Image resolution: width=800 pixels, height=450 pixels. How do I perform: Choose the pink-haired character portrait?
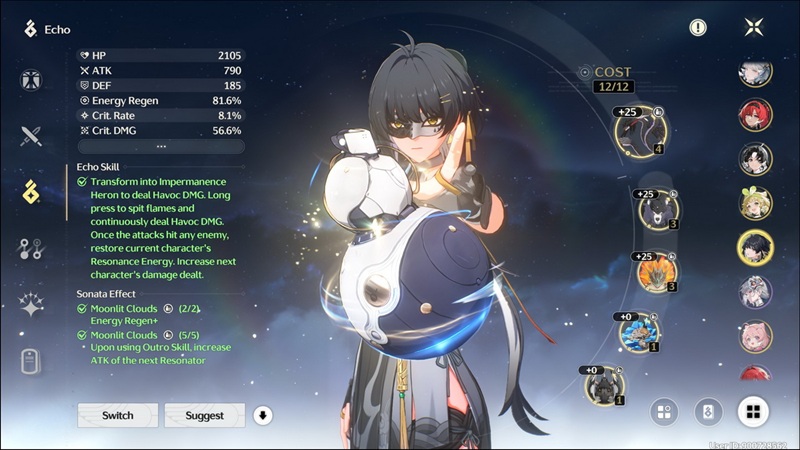click(x=755, y=336)
